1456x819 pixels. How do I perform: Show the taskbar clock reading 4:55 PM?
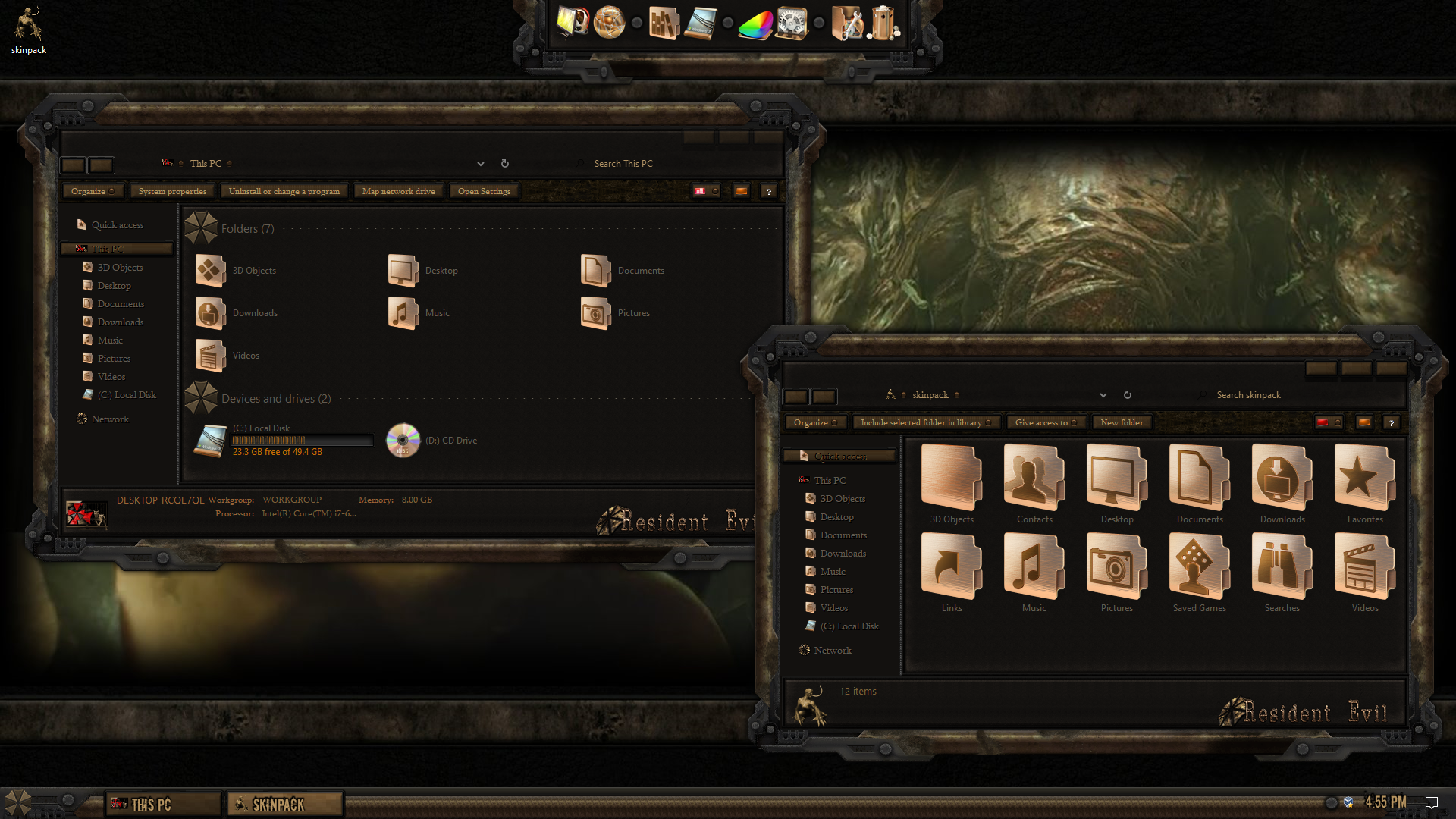coord(1385,802)
